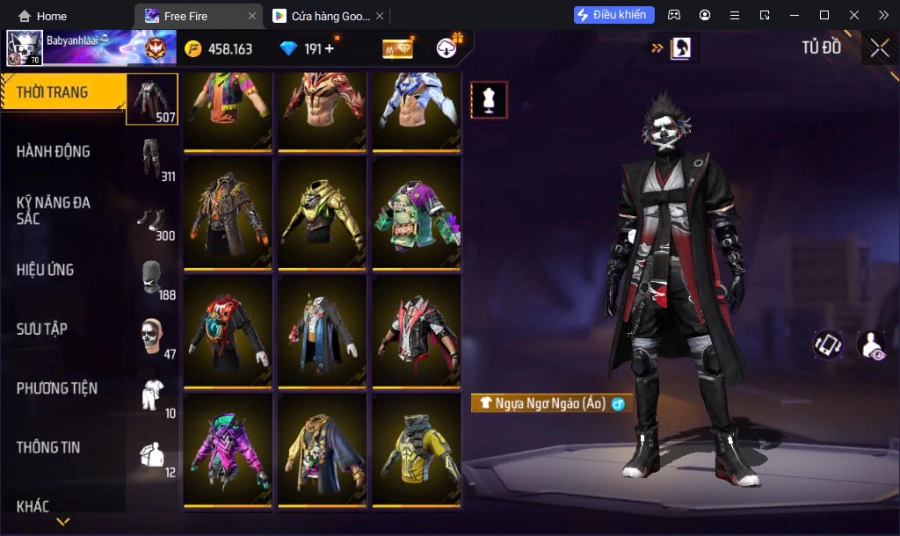Image resolution: width=900 pixels, height=536 pixels.
Task: Select the green cartoon graphic jacket
Action: click(x=417, y=213)
